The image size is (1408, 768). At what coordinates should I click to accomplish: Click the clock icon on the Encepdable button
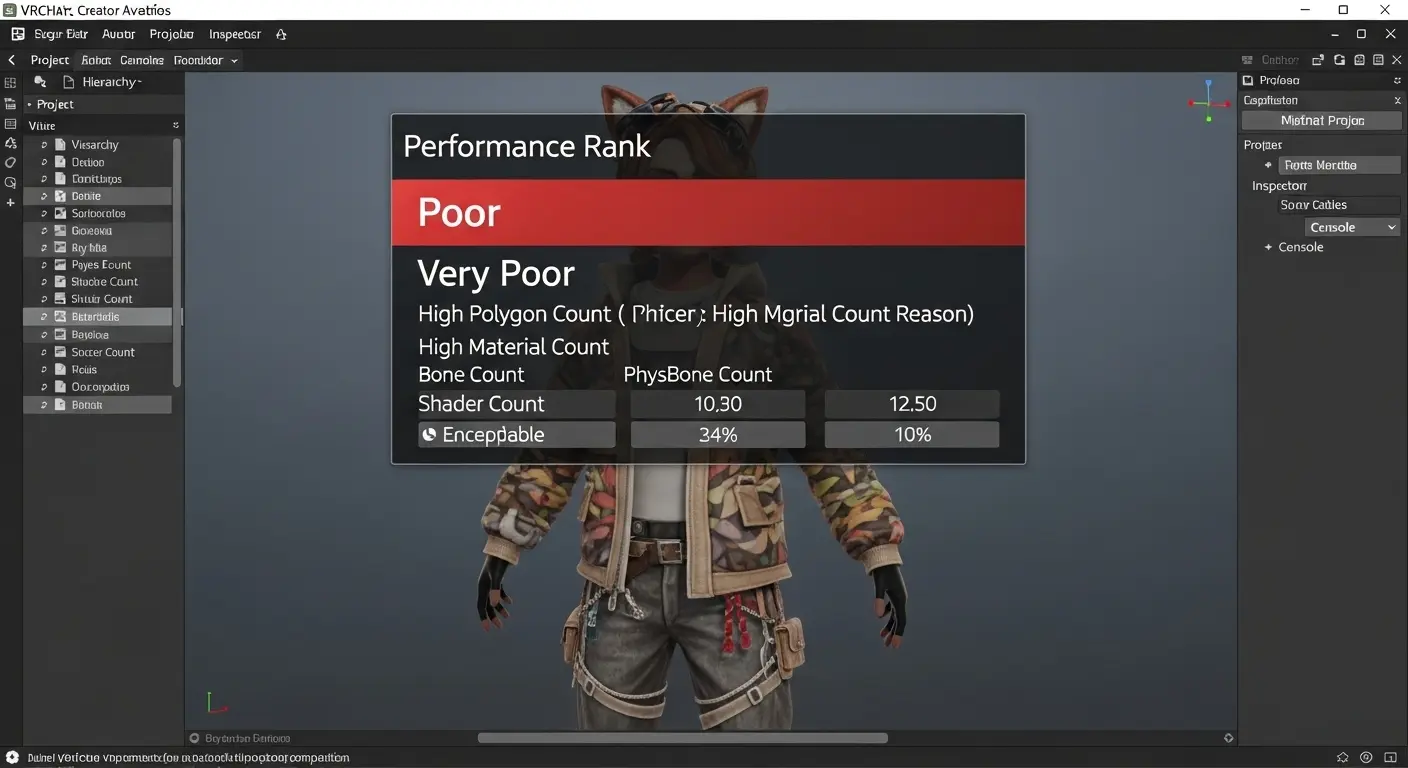click(x=429, y=434)
